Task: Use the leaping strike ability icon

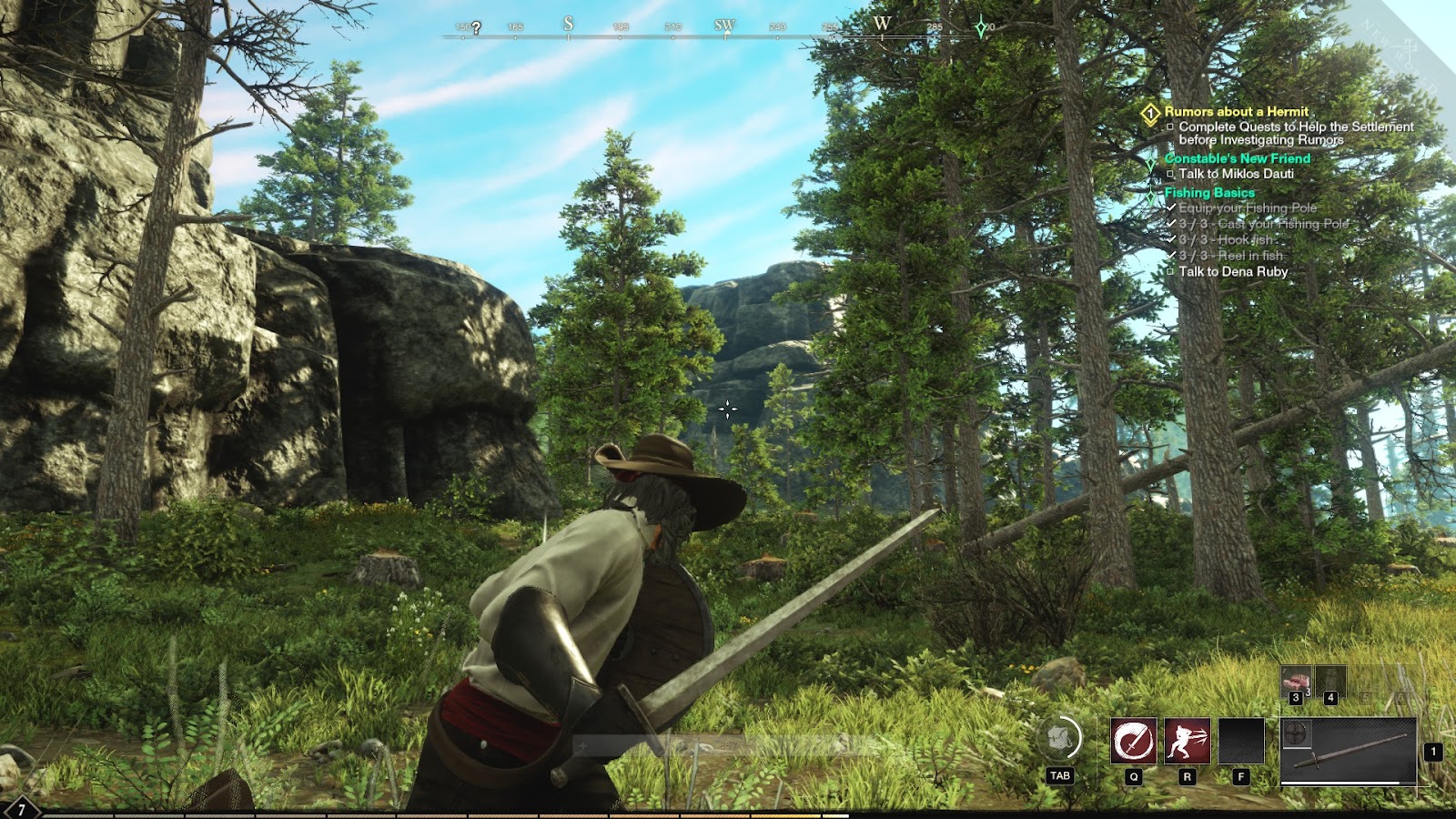Action: coord(1187,741)
